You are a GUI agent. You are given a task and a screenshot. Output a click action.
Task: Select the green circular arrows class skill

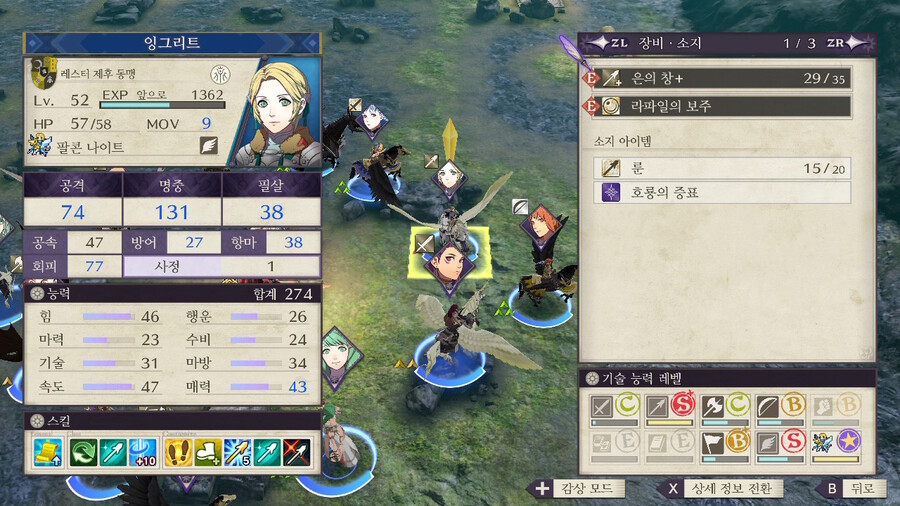pyautogui.click(x=83, y=451)
